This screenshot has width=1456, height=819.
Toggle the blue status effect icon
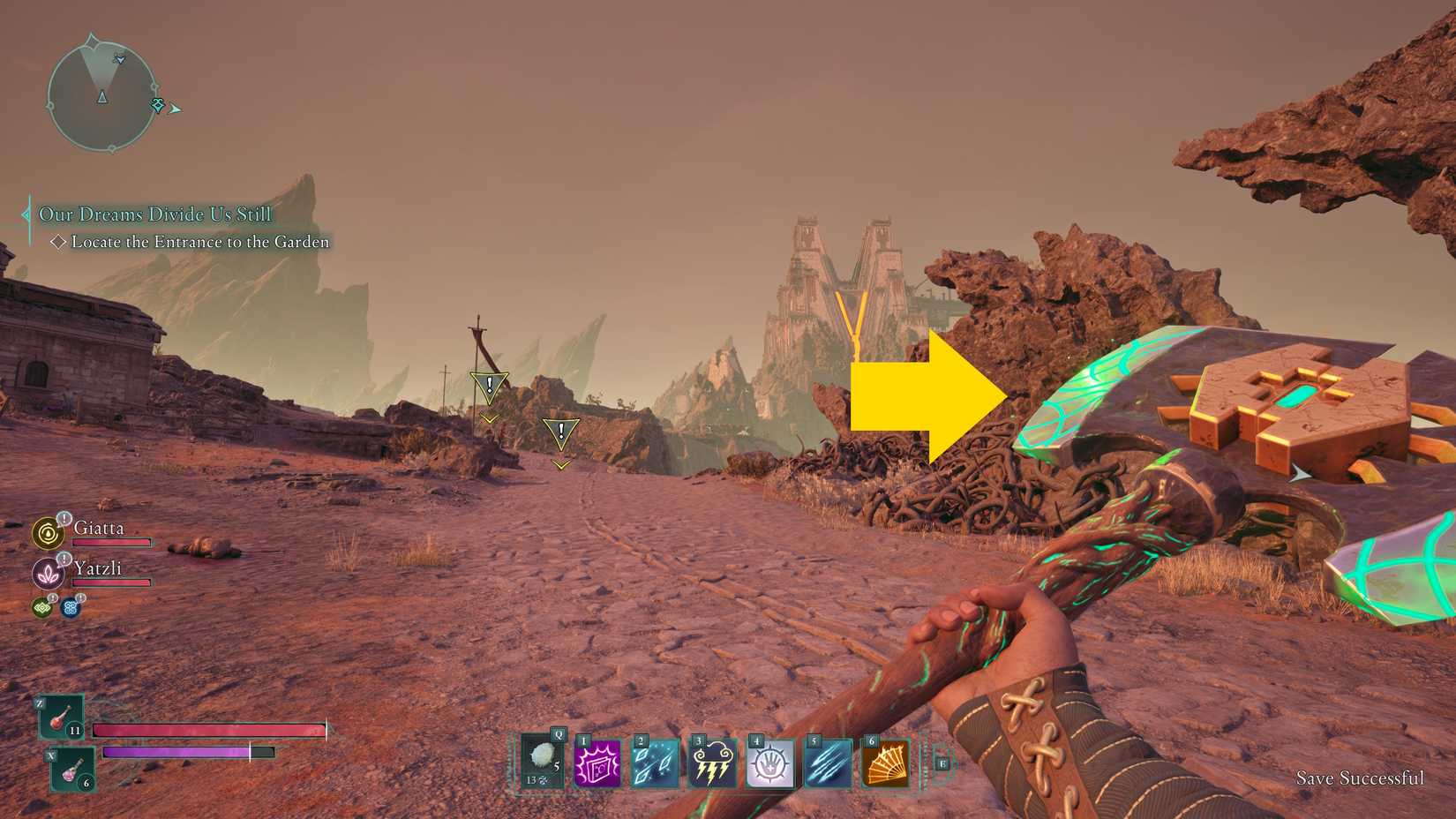pos(70,606)
